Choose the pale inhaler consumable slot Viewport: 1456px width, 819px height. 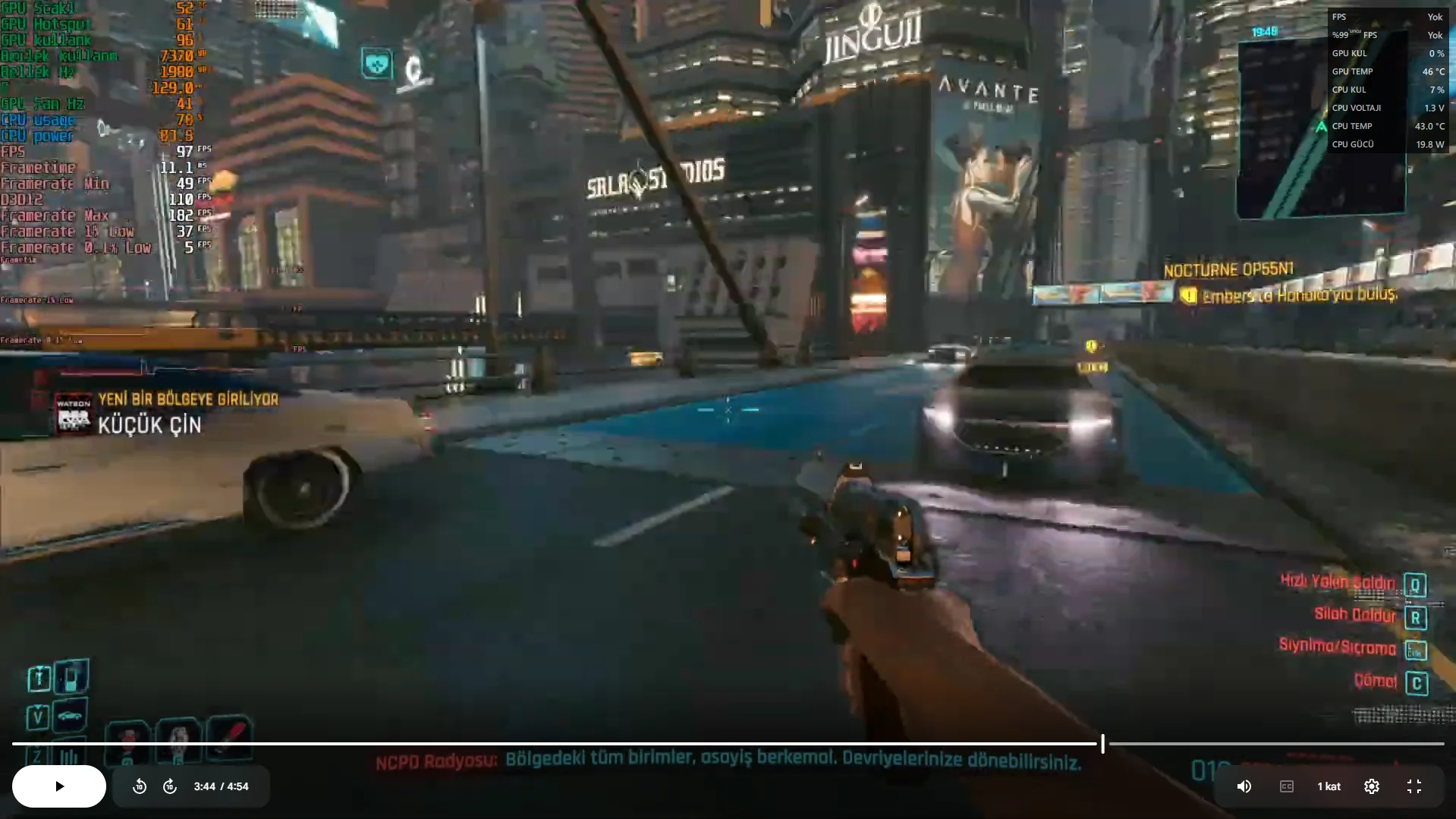[178, 738]
